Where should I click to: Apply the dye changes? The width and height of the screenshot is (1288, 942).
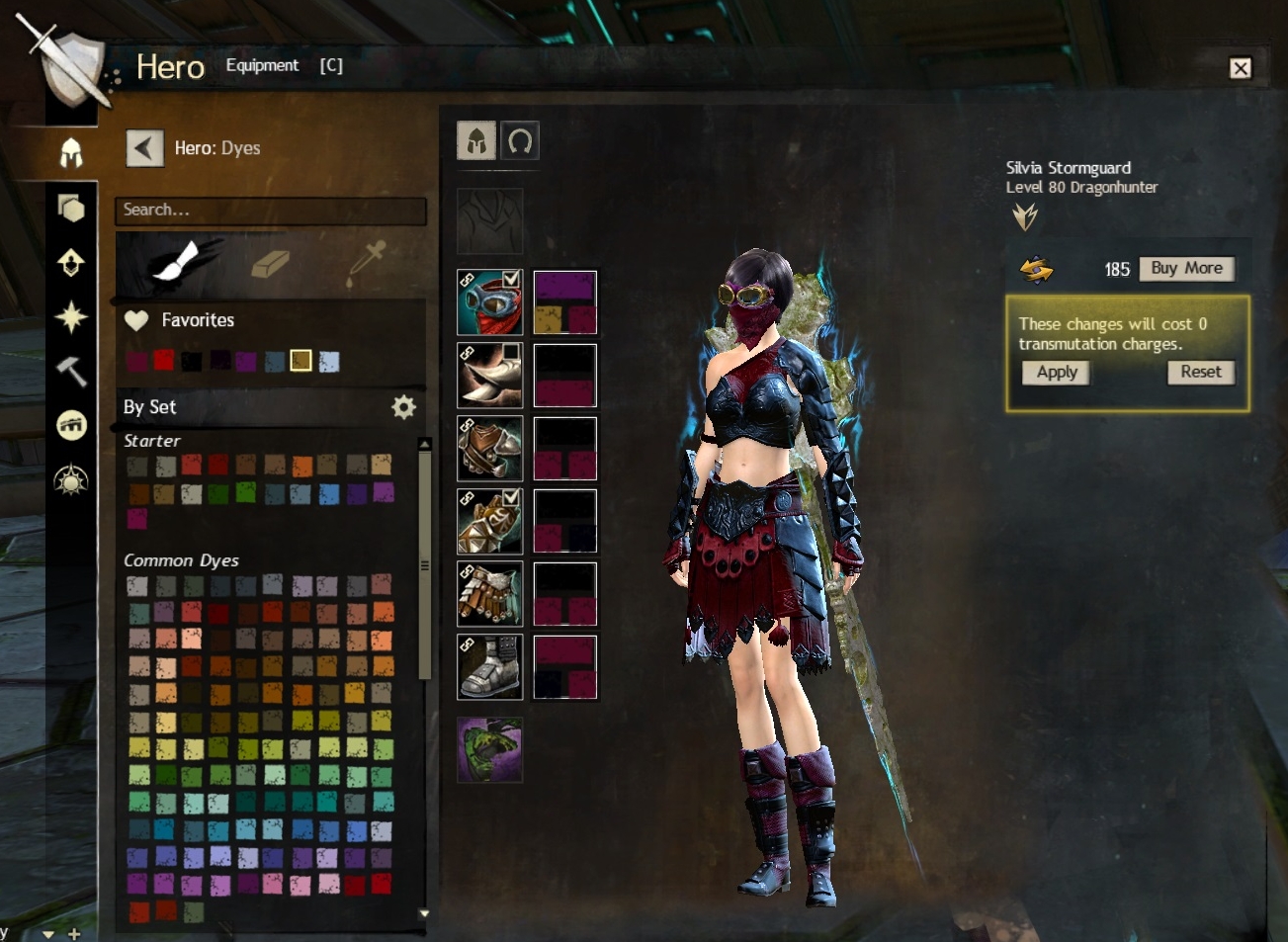point(1057,372)
